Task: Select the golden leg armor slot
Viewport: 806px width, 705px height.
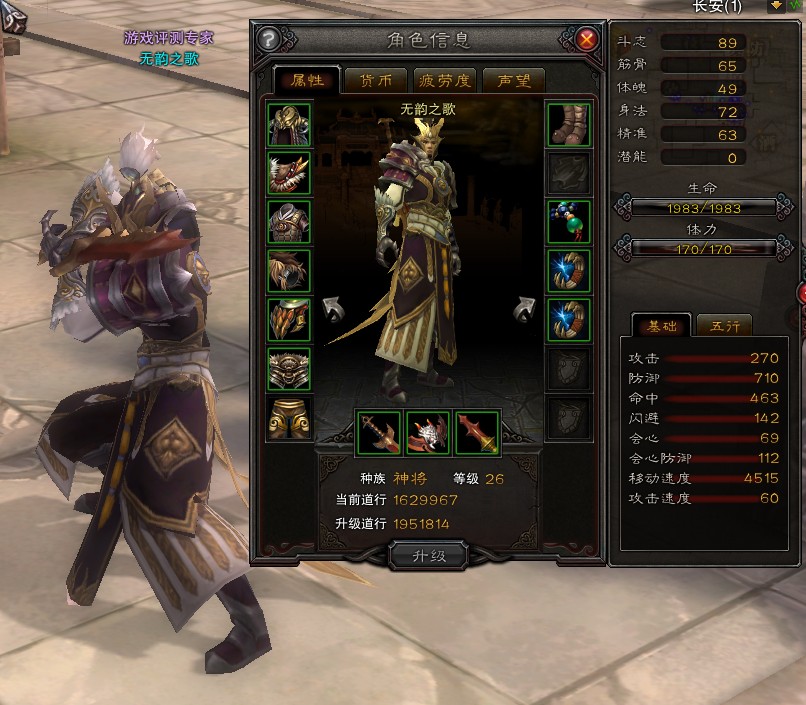Action: (289, 418)
